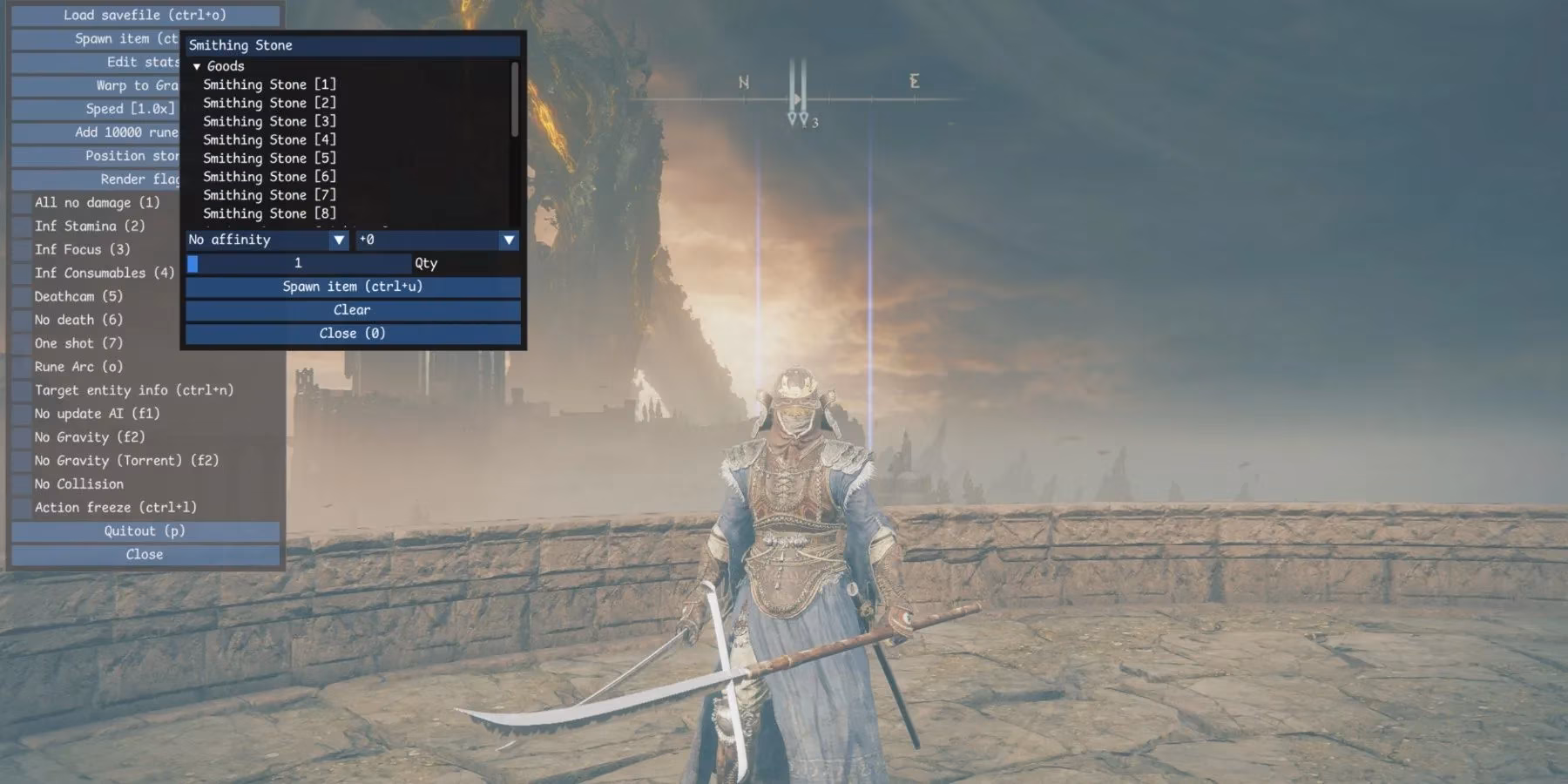Click Clear to reset the spawn form
This screenshot has height=784, width=1568.
350,309
